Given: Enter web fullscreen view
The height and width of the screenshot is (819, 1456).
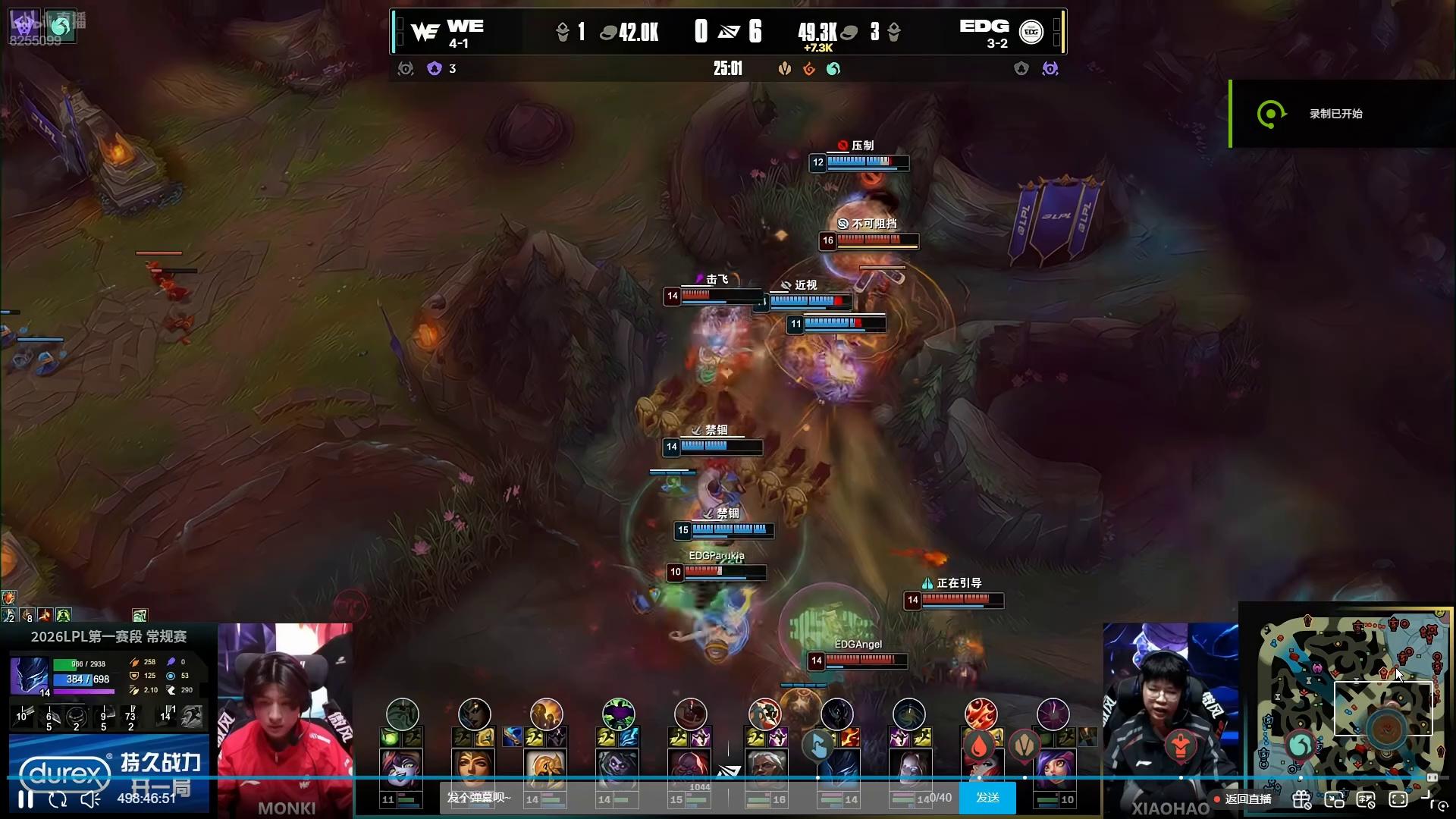Looking at the screenshot, I should (x=1398, y=799).
